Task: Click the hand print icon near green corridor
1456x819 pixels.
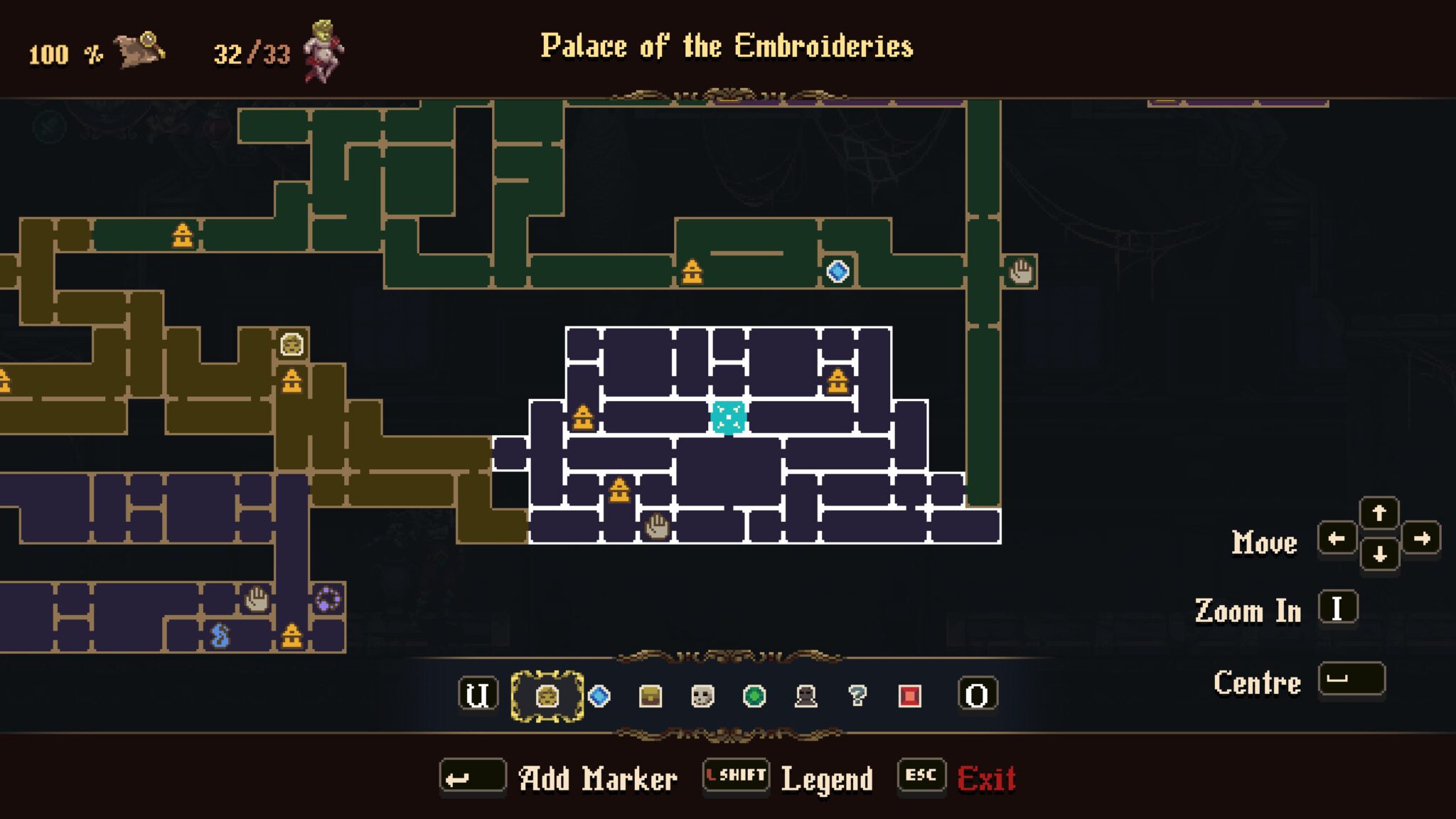Action: [1022, 271]
